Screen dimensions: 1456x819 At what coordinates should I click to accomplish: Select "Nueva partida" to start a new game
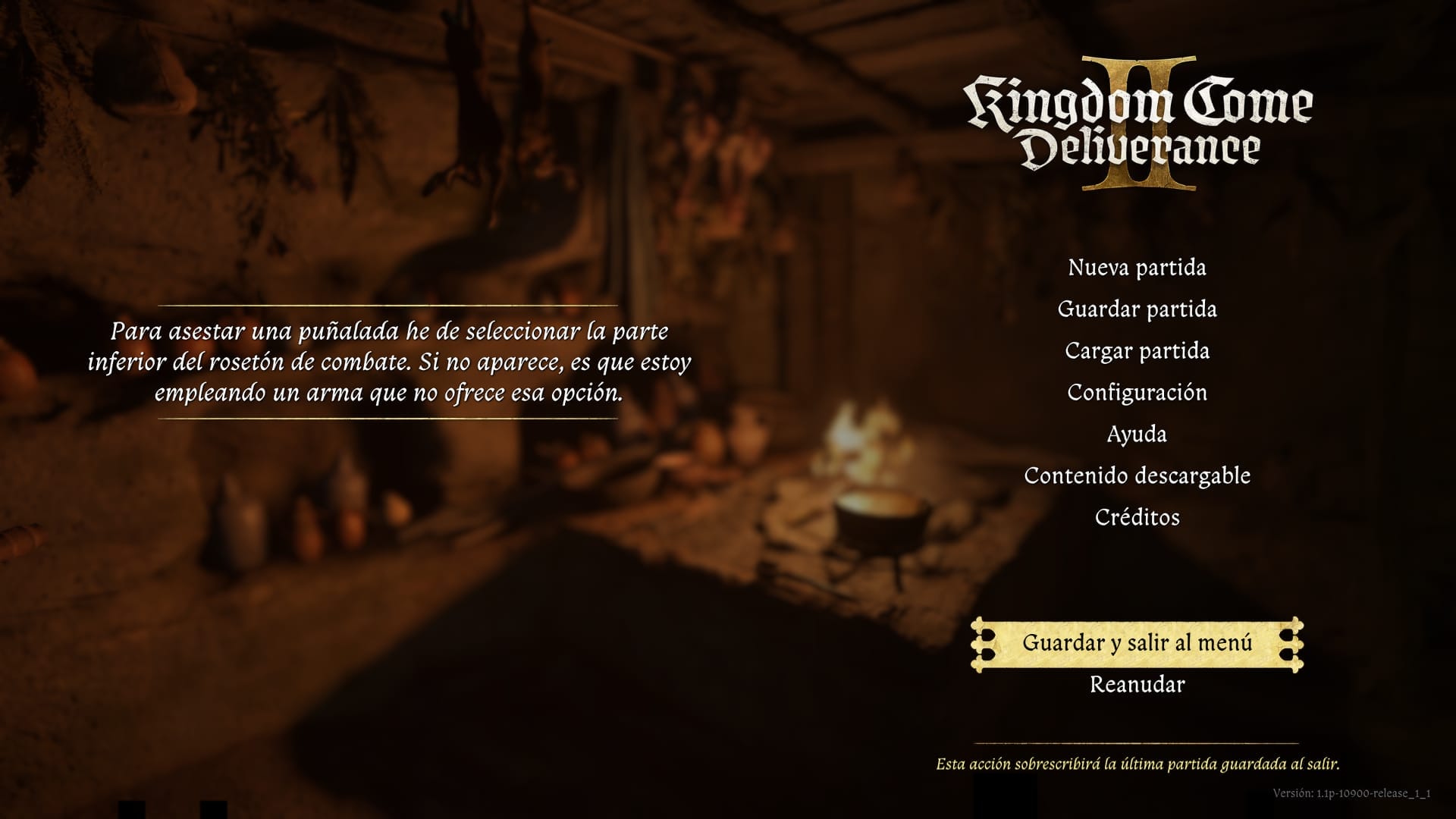(1137, 267)
